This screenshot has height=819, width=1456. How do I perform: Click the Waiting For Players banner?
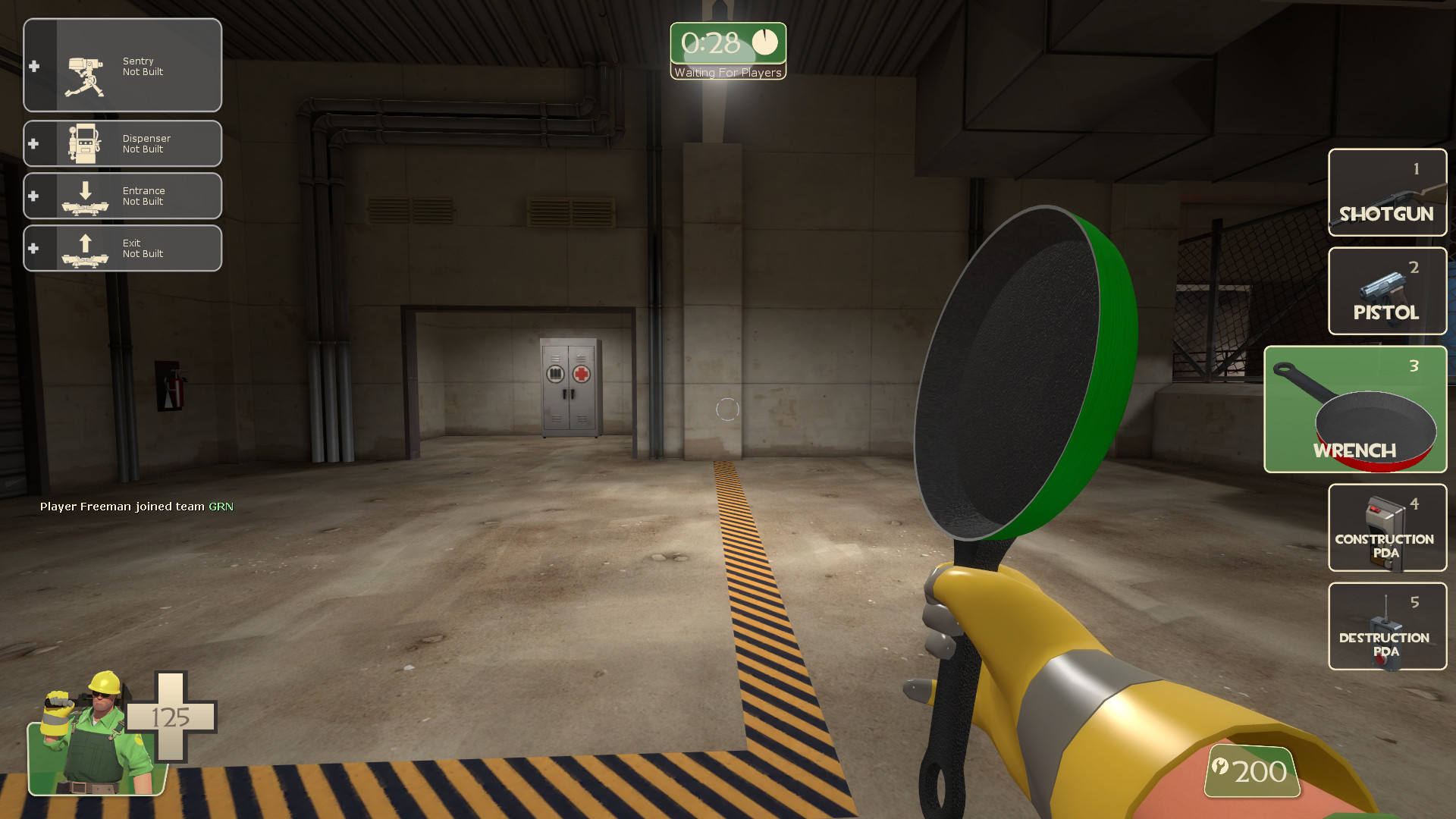pos(727,73)
